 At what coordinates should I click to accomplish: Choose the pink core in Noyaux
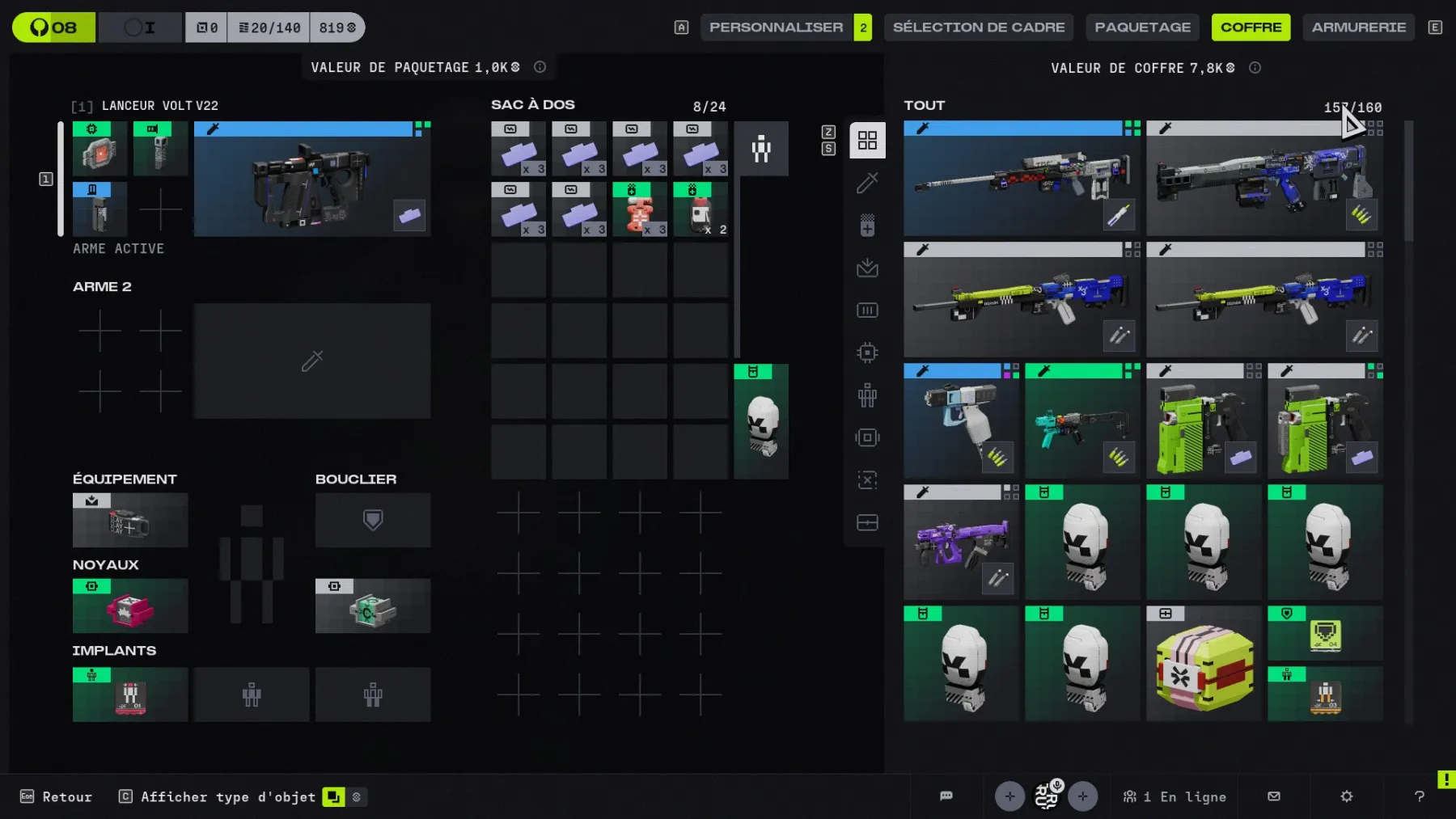point(130,606)
